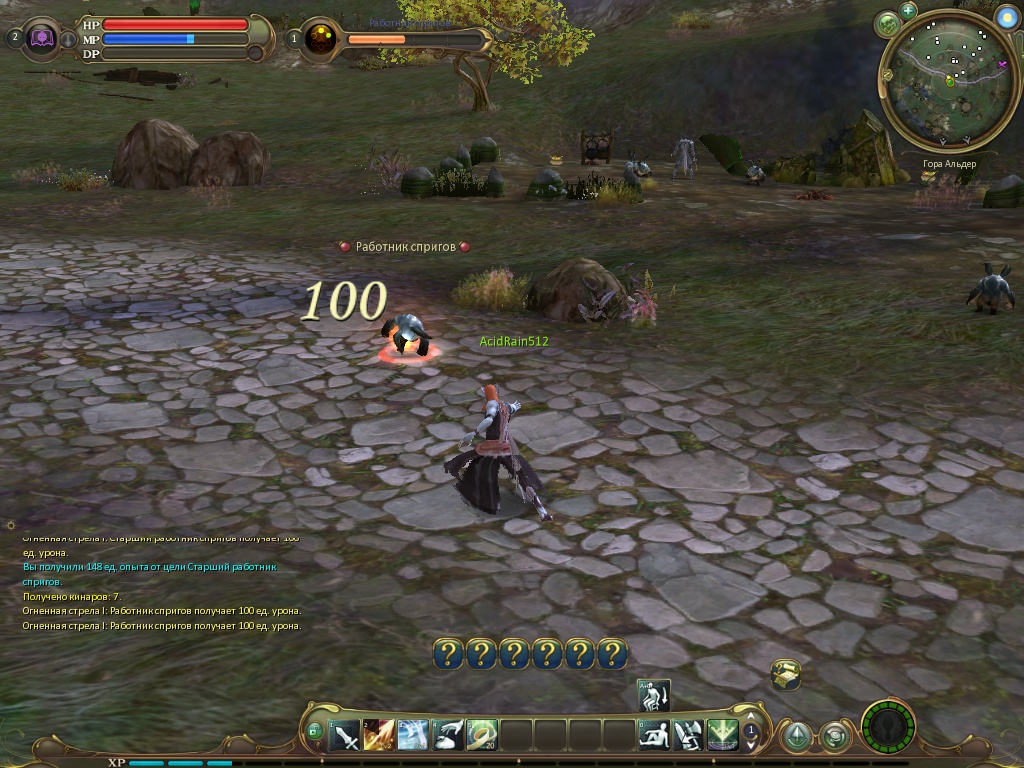Image resolution: width=1024 pixels, height=768 pixels.
Task: Activate the sword attack skill in slot 1
Action: point(345,736)
